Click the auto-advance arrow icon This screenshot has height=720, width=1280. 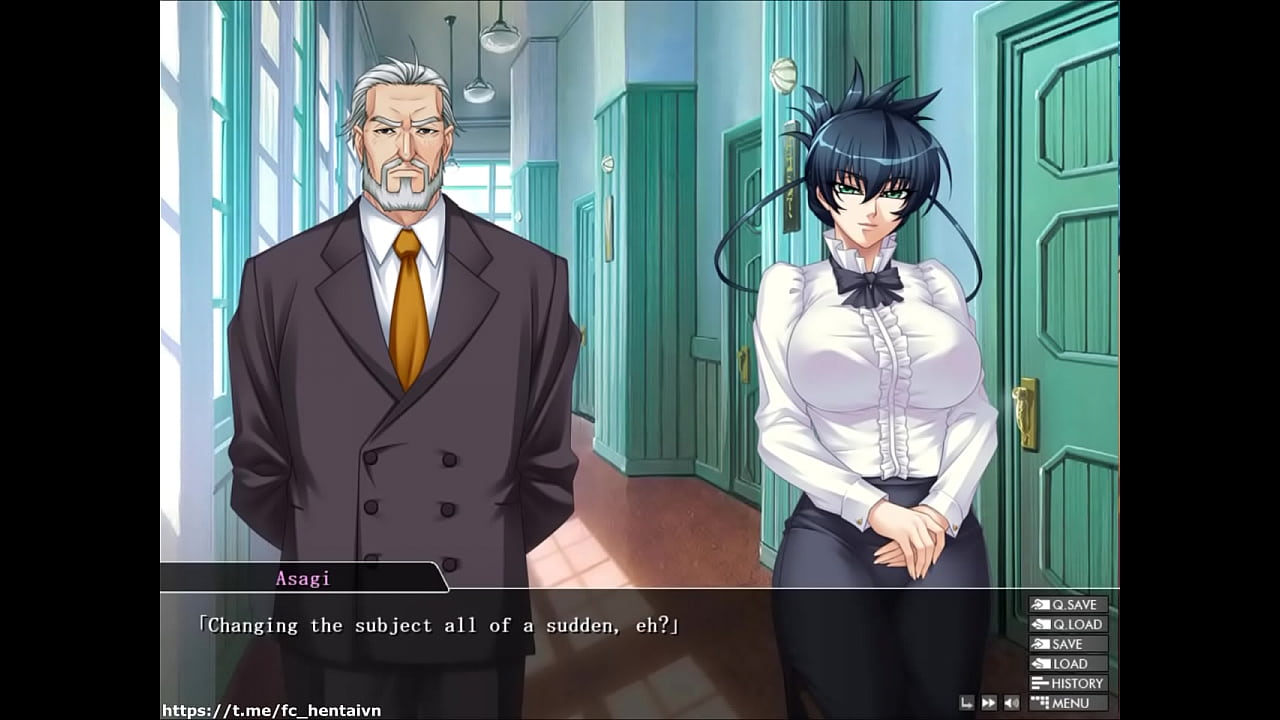point(967,702)
